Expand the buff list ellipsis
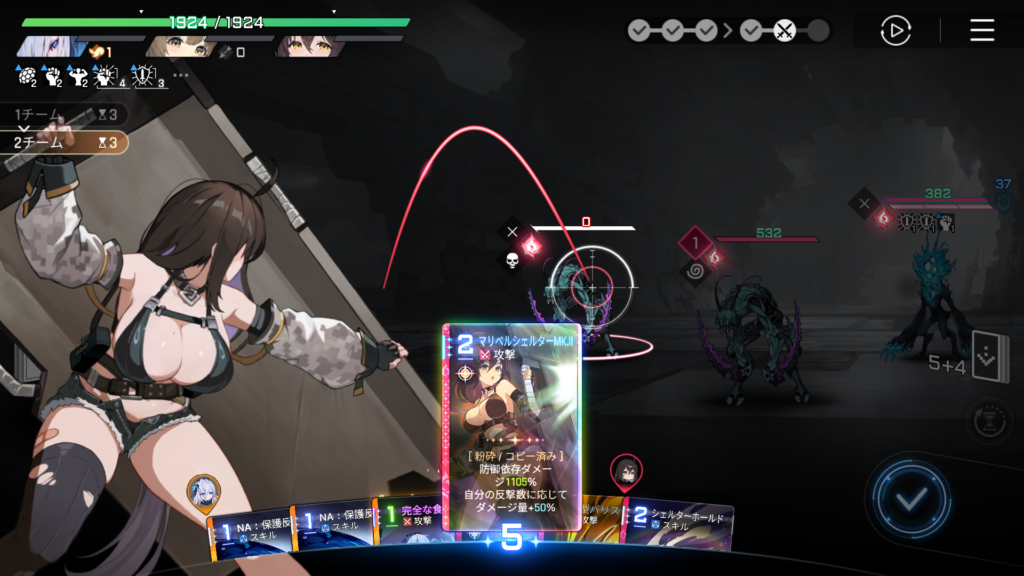This screenshot has width=1024, height=576. 181,74
